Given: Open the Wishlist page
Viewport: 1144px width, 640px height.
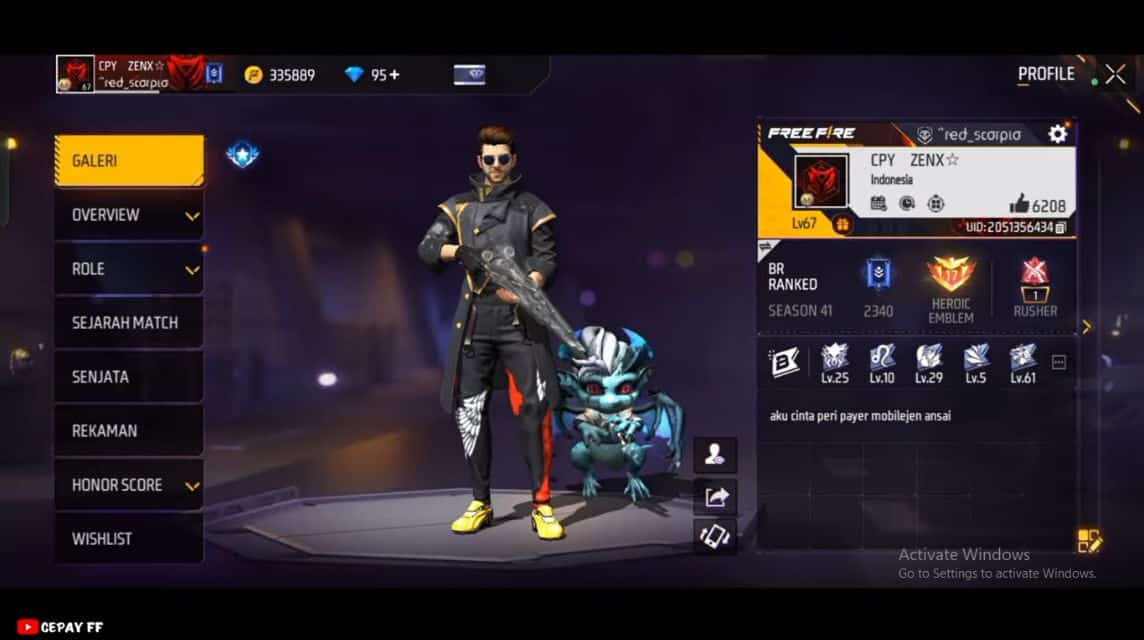Looking at the screenshot, I should 128,539.
